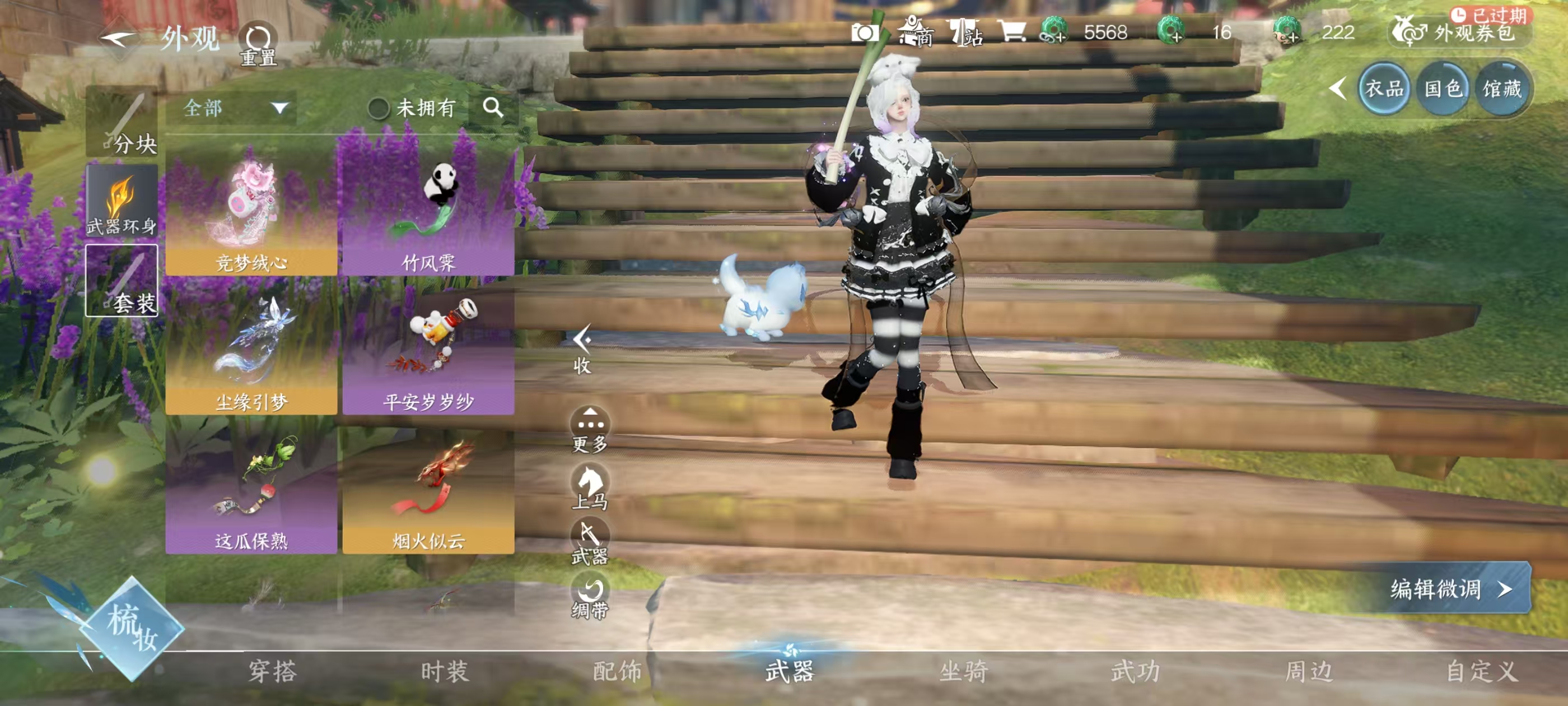Collapse the panel with 收 arrow
Screen dimensions: 1568x706
tap(582, 348)
